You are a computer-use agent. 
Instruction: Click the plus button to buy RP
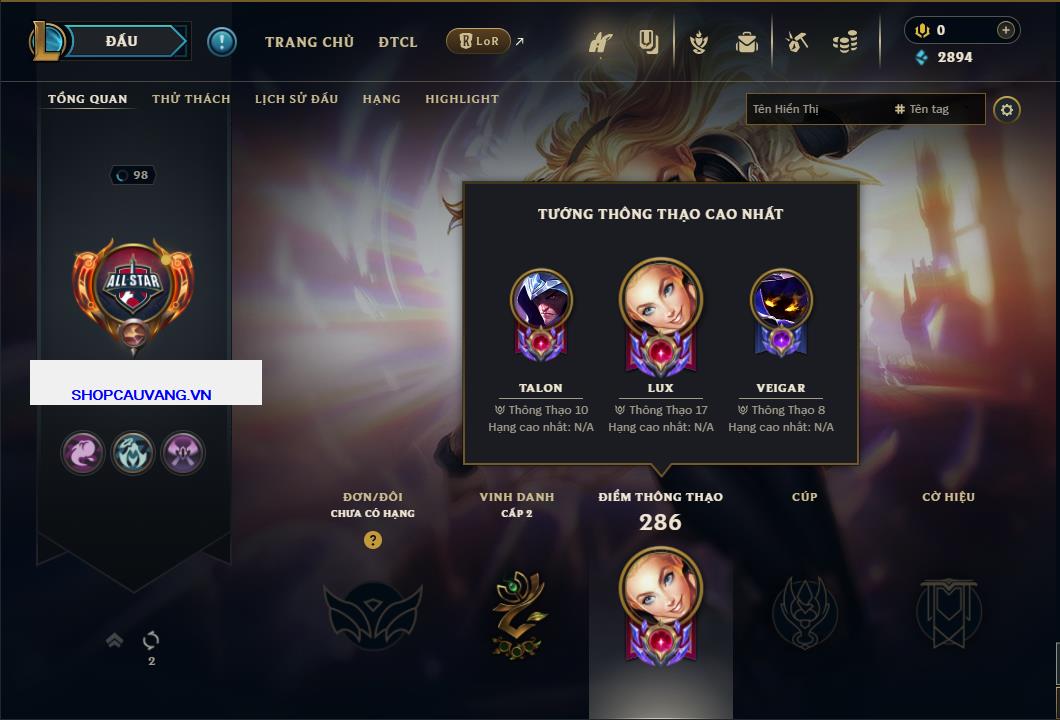(x=1005, y=30)
